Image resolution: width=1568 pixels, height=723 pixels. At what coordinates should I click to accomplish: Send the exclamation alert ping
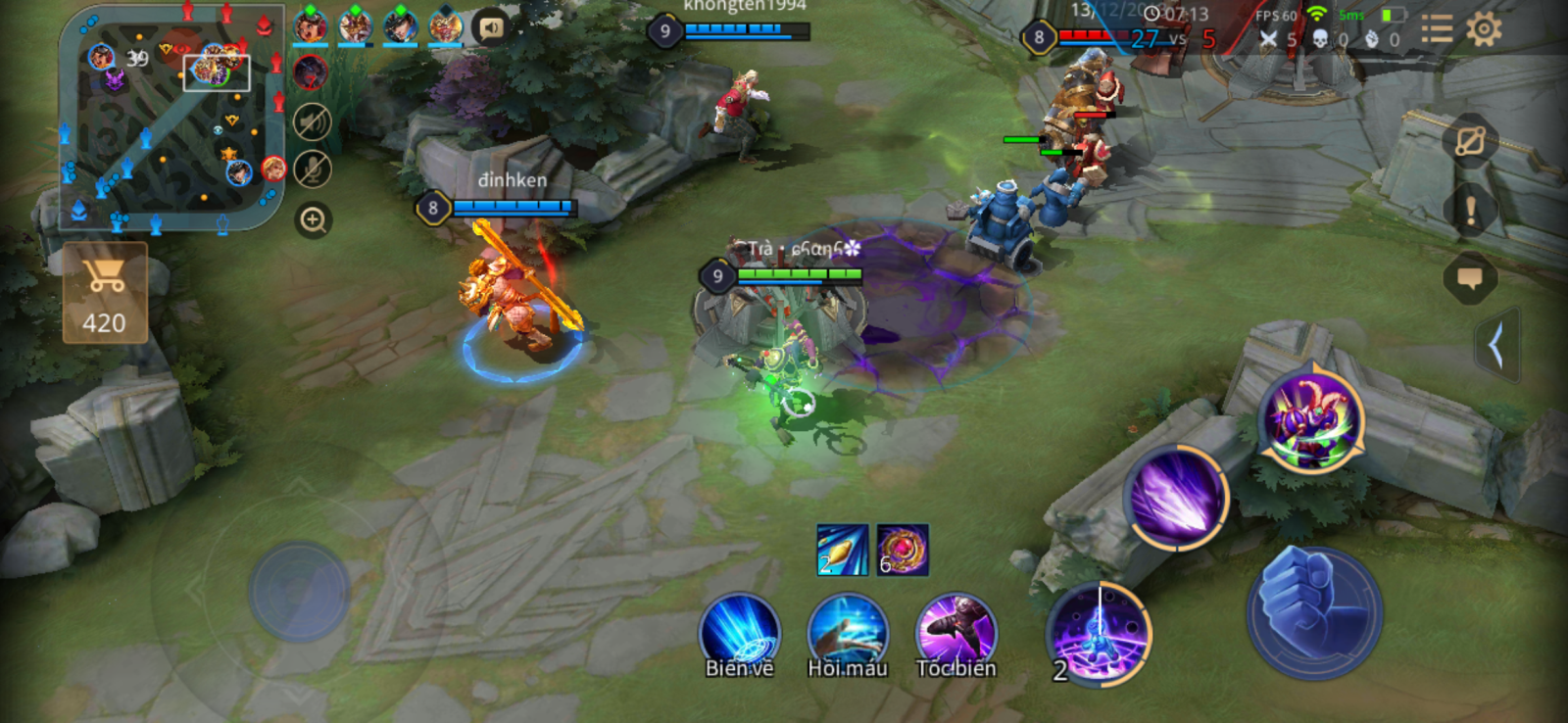coord(1470,210)
